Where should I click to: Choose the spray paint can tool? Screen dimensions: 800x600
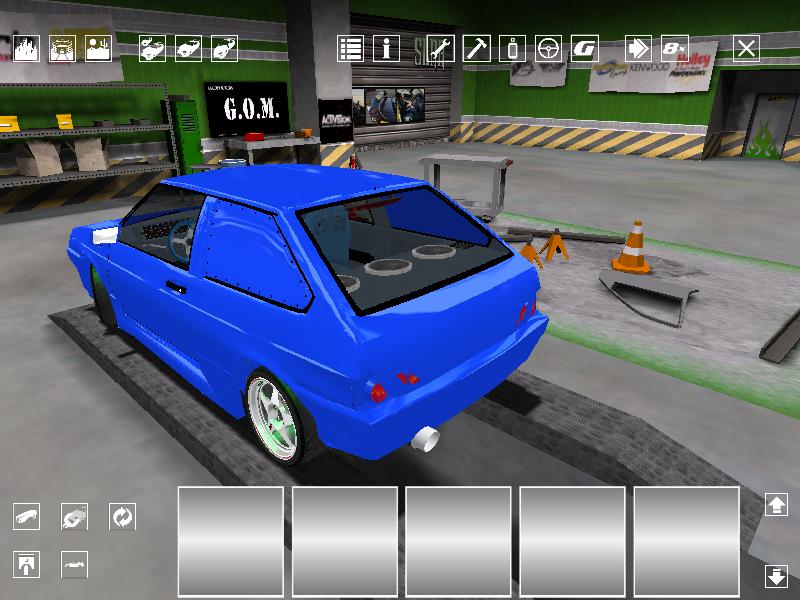pyautogui.click(x=513, y=48)
